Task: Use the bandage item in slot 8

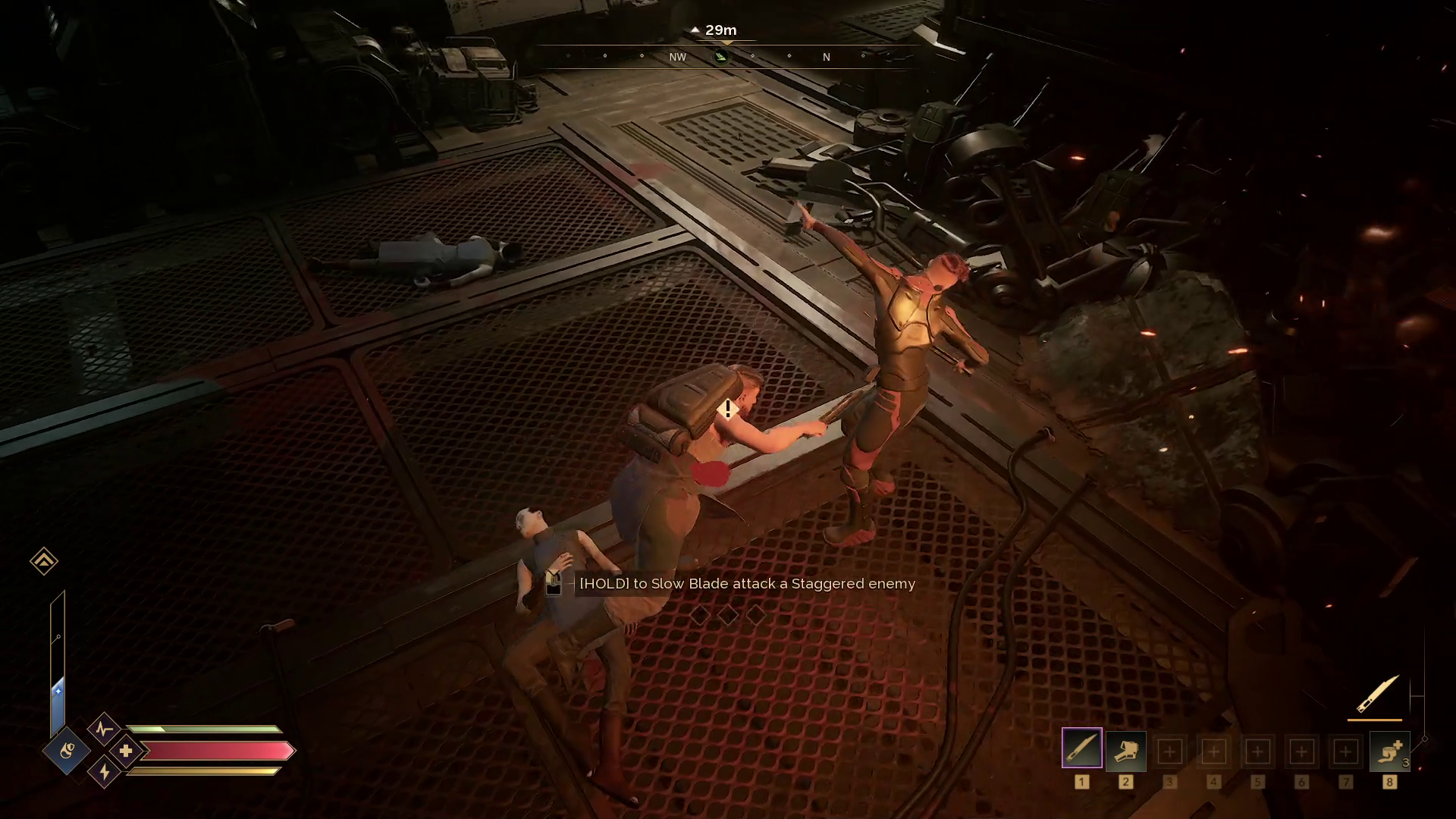Action: click(x=1389, y=751)
